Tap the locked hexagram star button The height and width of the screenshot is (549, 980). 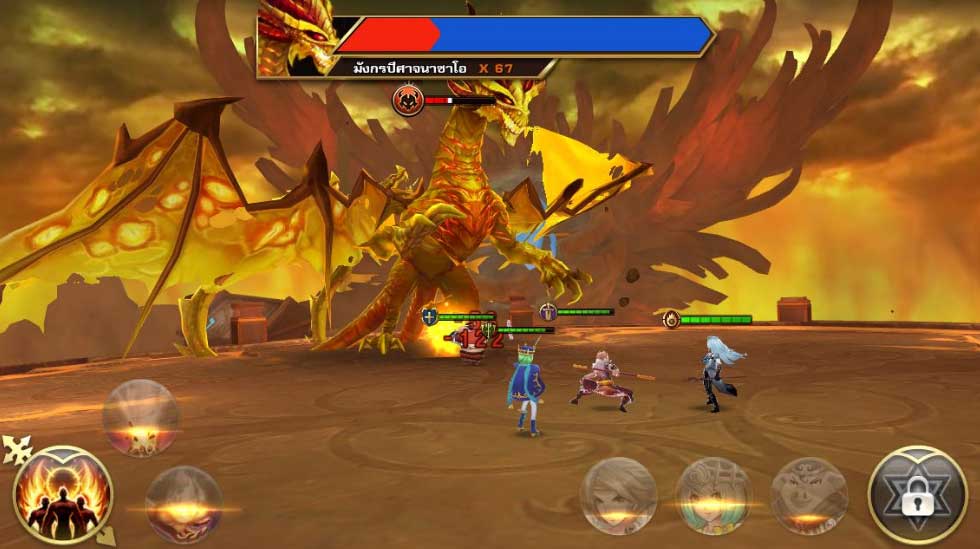click(917, 494)
